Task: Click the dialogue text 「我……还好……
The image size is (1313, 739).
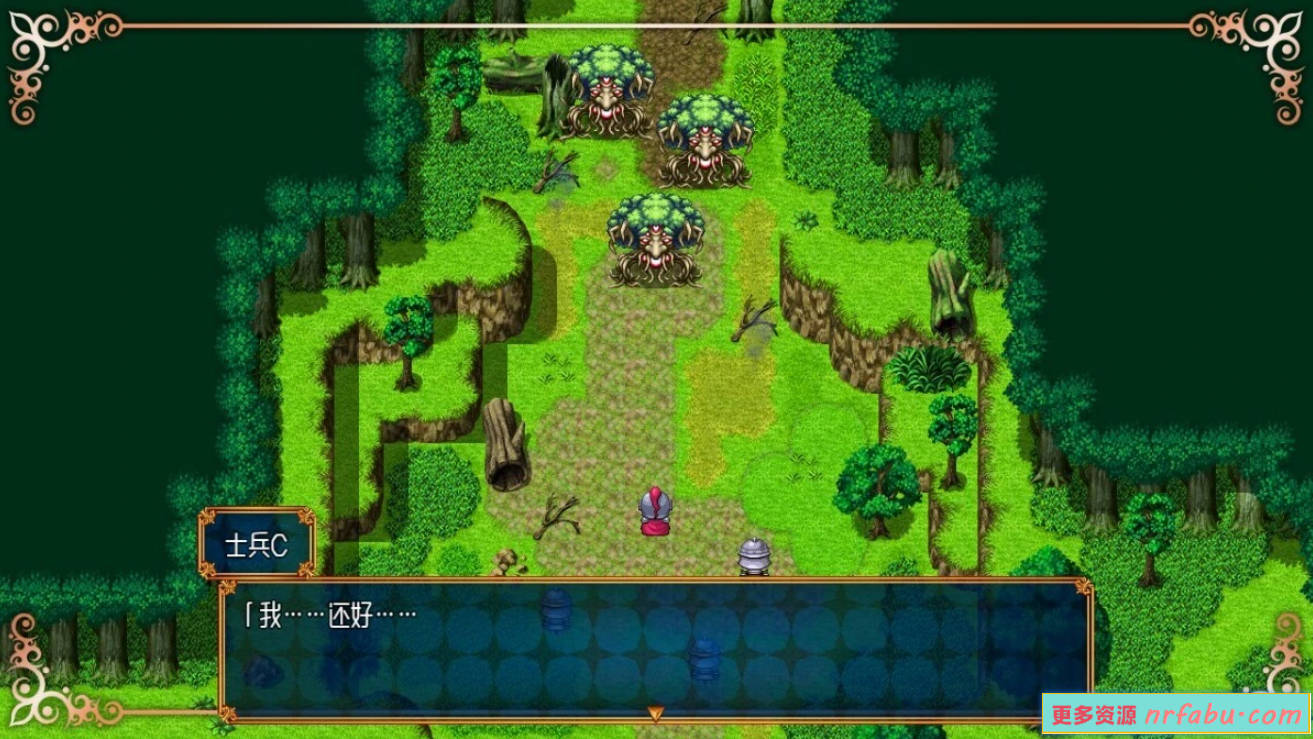Action: (330, 609)
